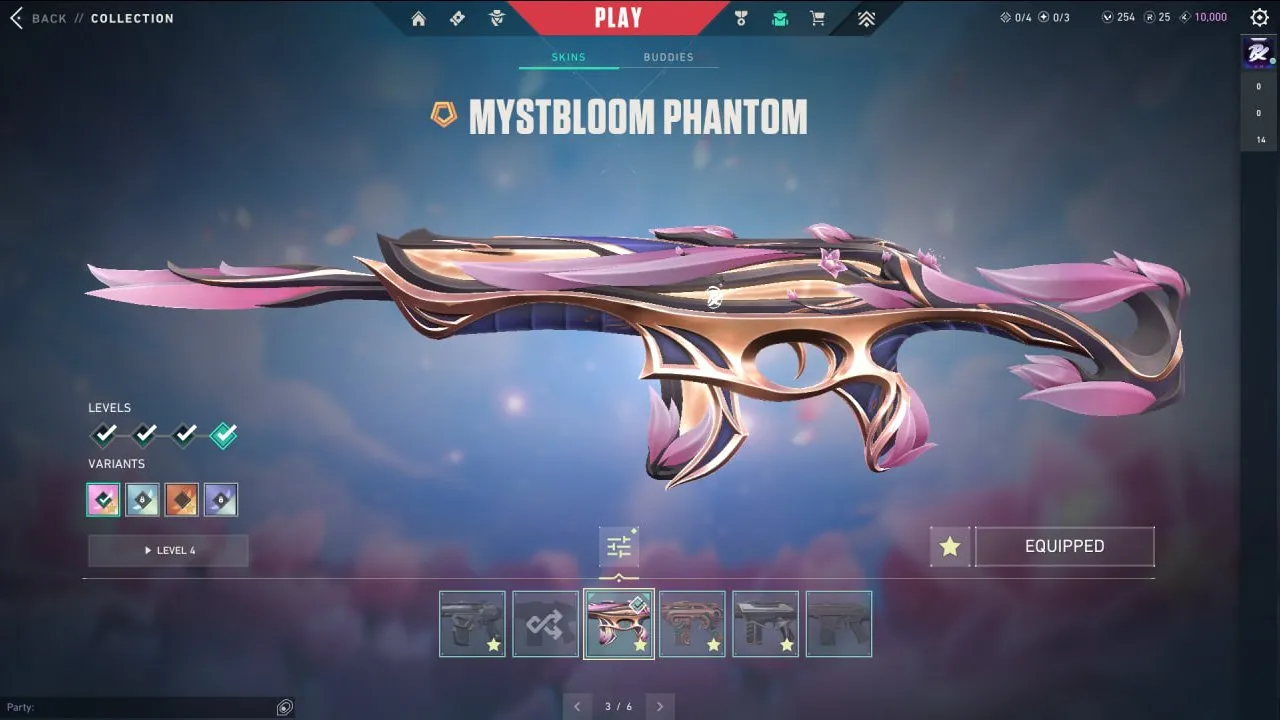Open the Agents icon in top nav
Image resolution: width=1280 pixels, height=720 pixels.
497,18
